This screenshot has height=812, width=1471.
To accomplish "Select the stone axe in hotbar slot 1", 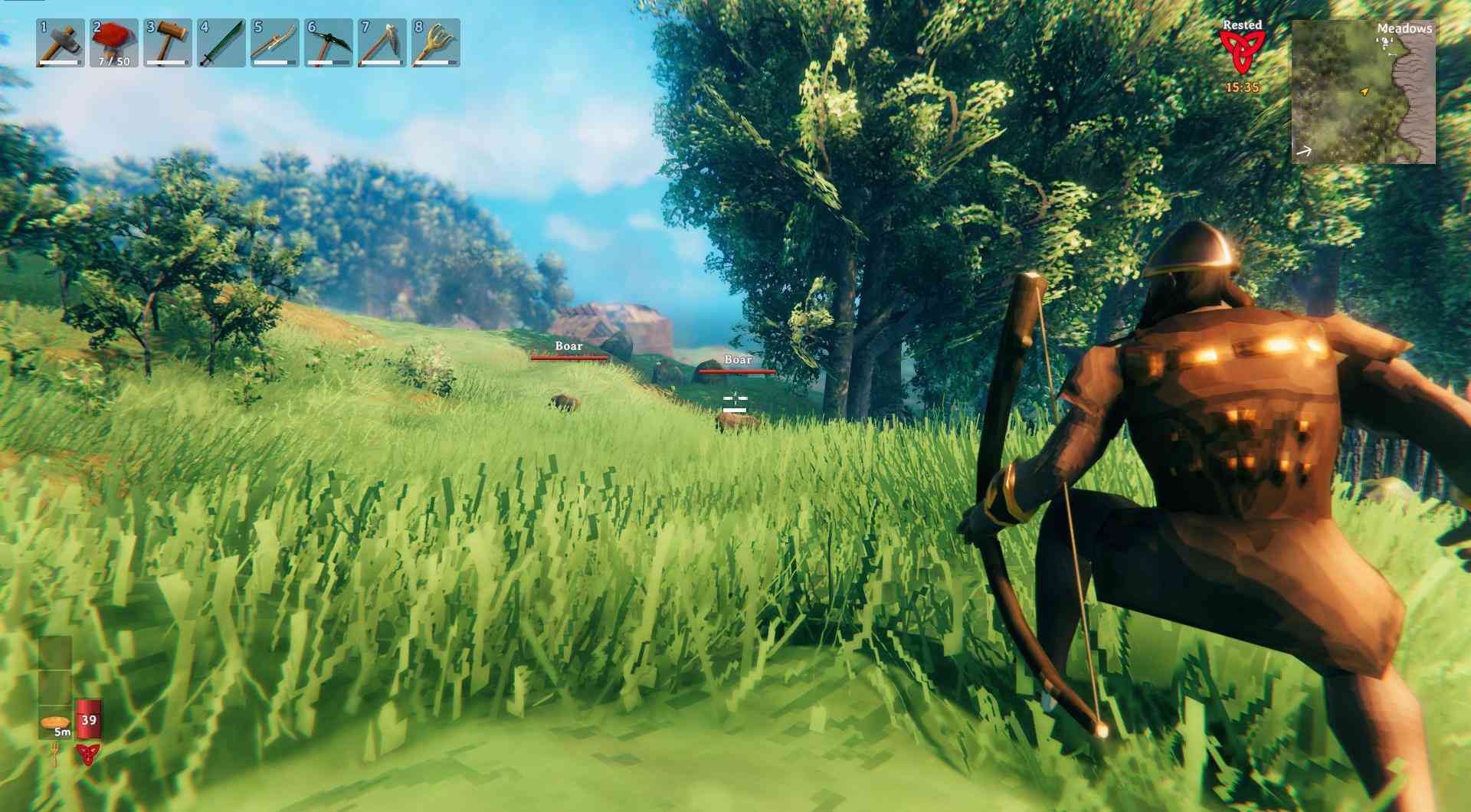I will click(61, 43).
